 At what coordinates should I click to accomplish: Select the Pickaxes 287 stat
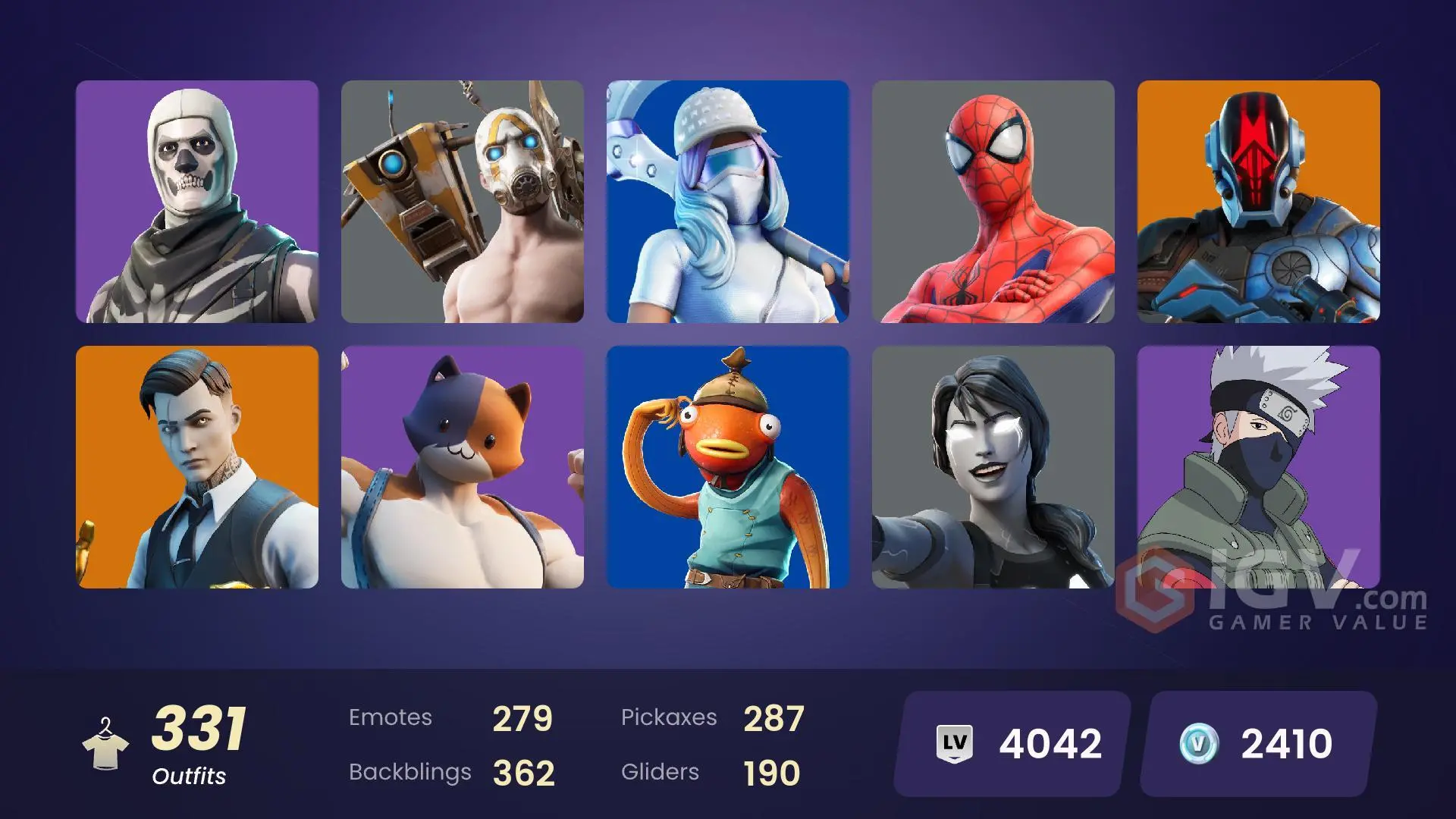713,716
